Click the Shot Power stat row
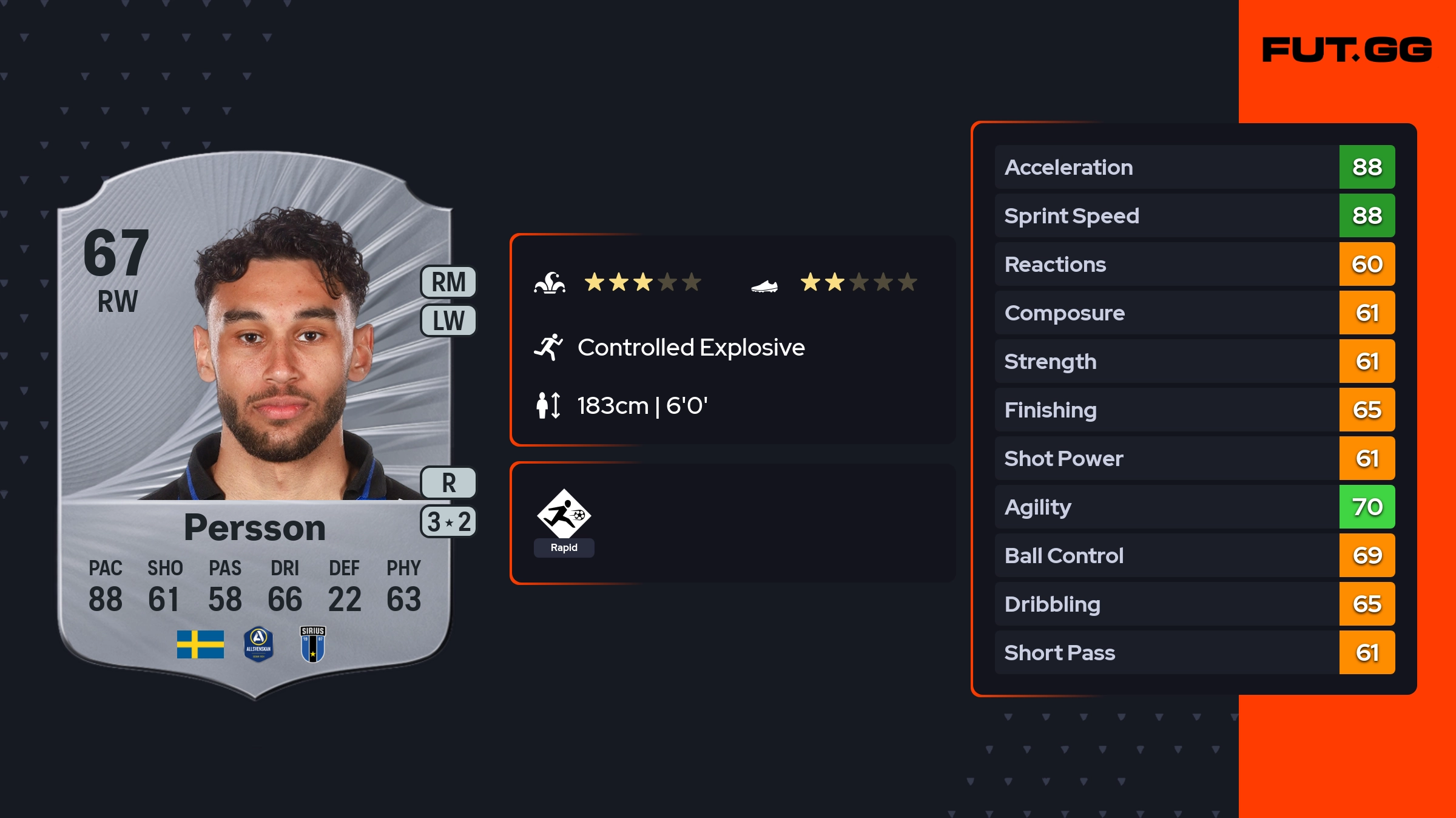 [x=1194, y=458]
